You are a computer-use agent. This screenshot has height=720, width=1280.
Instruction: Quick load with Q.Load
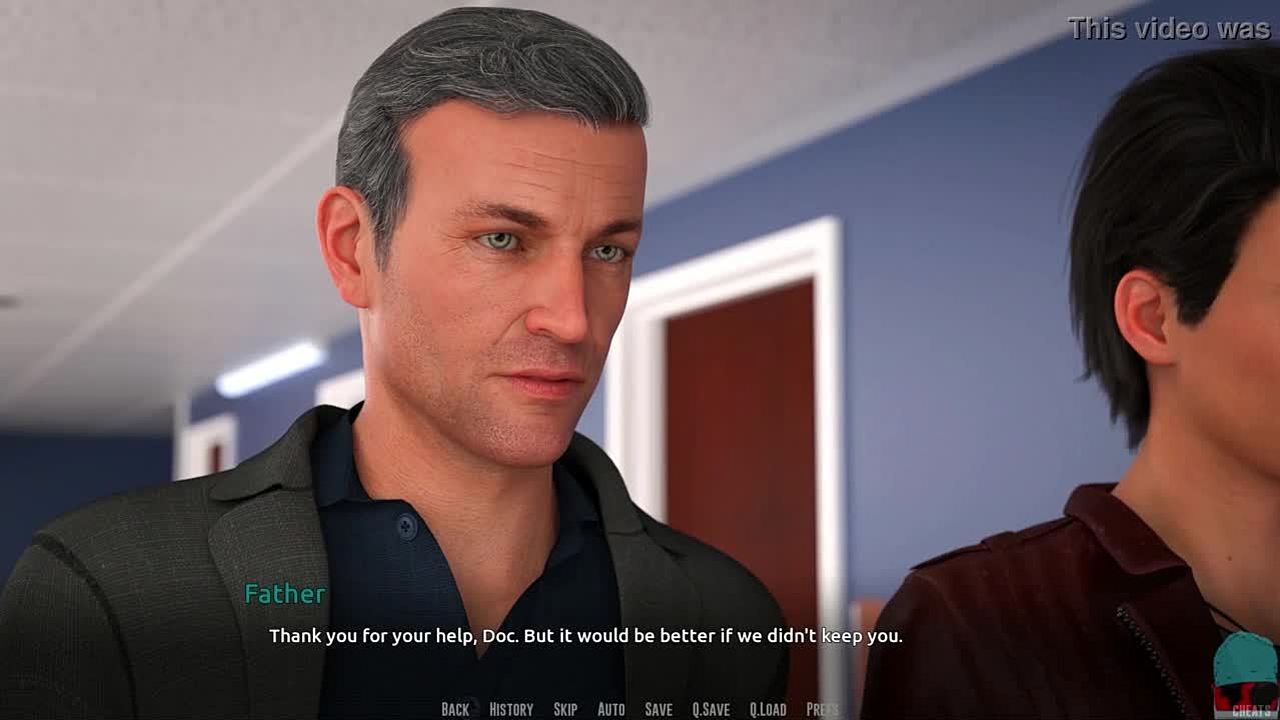click(x=768, y=709)
